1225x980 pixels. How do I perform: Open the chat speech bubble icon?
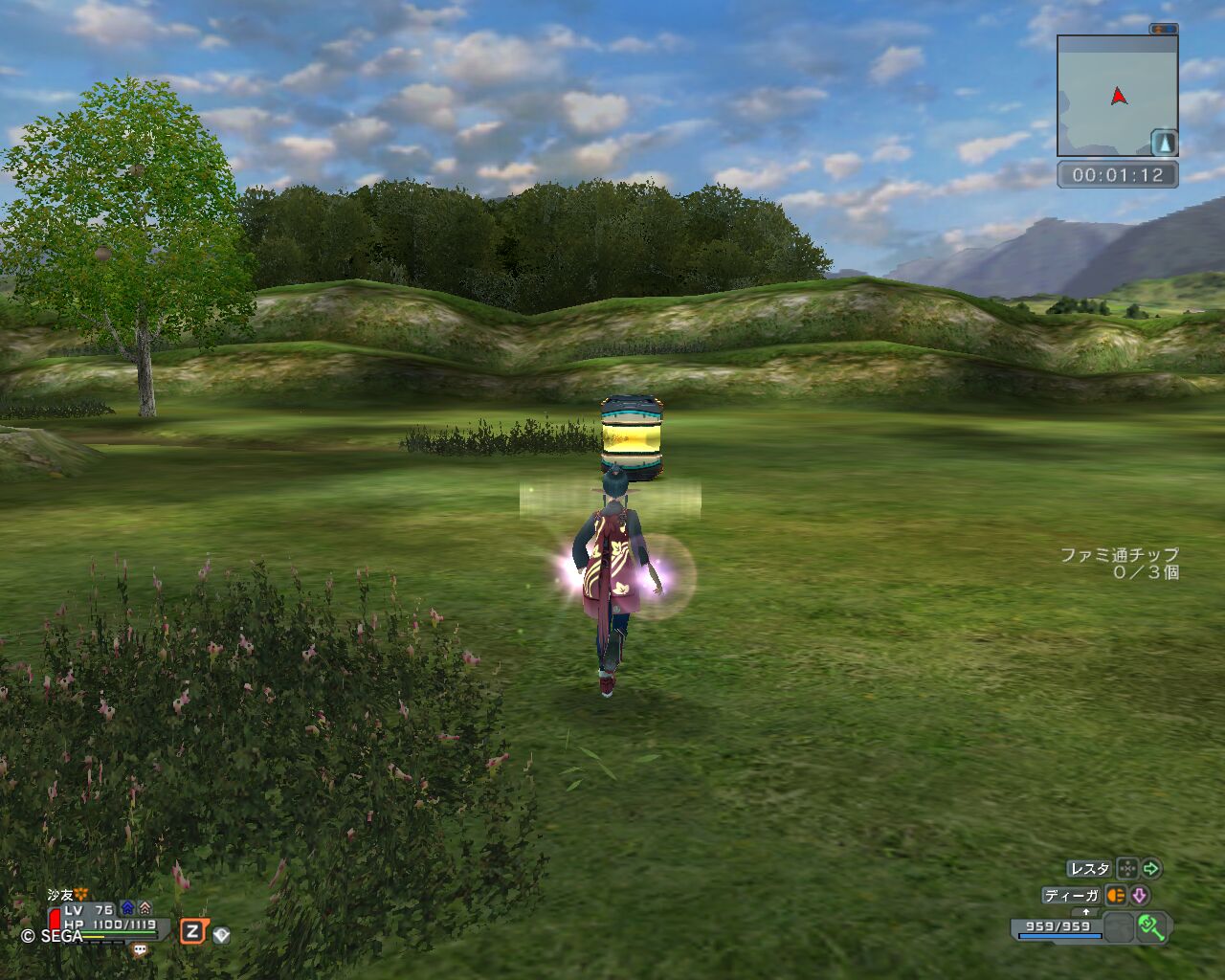140,950
